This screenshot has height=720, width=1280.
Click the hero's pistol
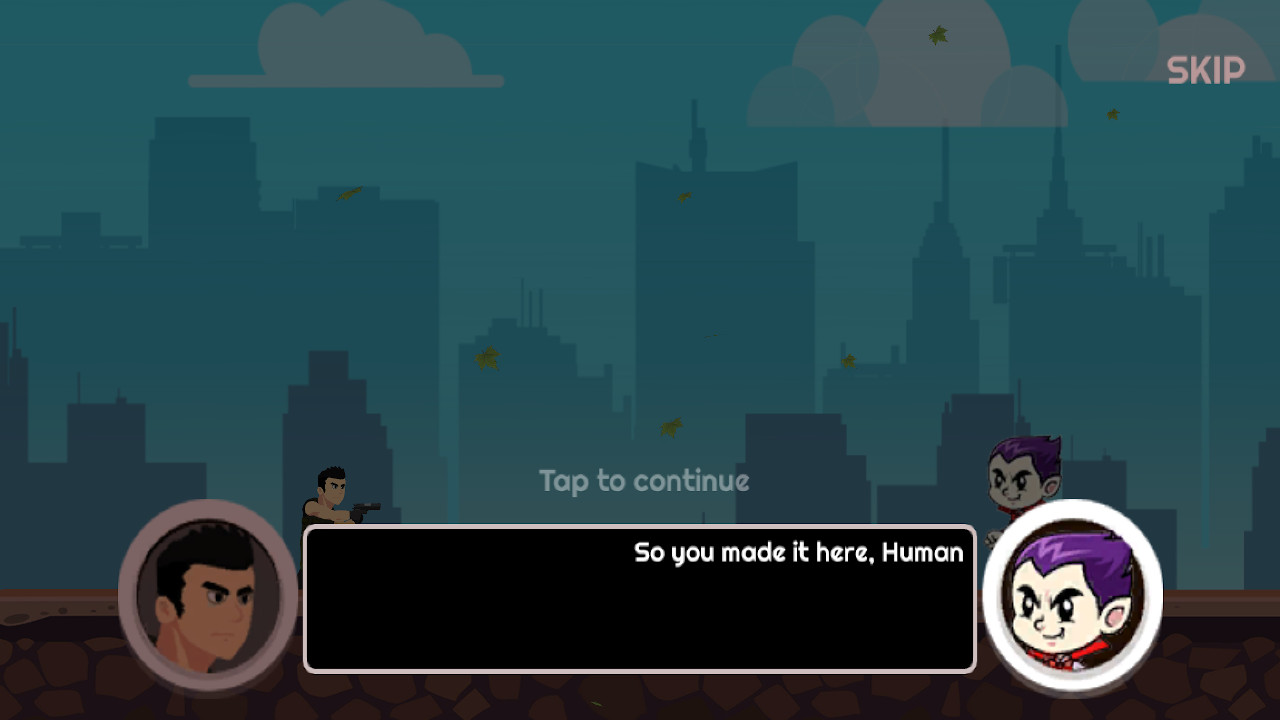coord(365,507)
